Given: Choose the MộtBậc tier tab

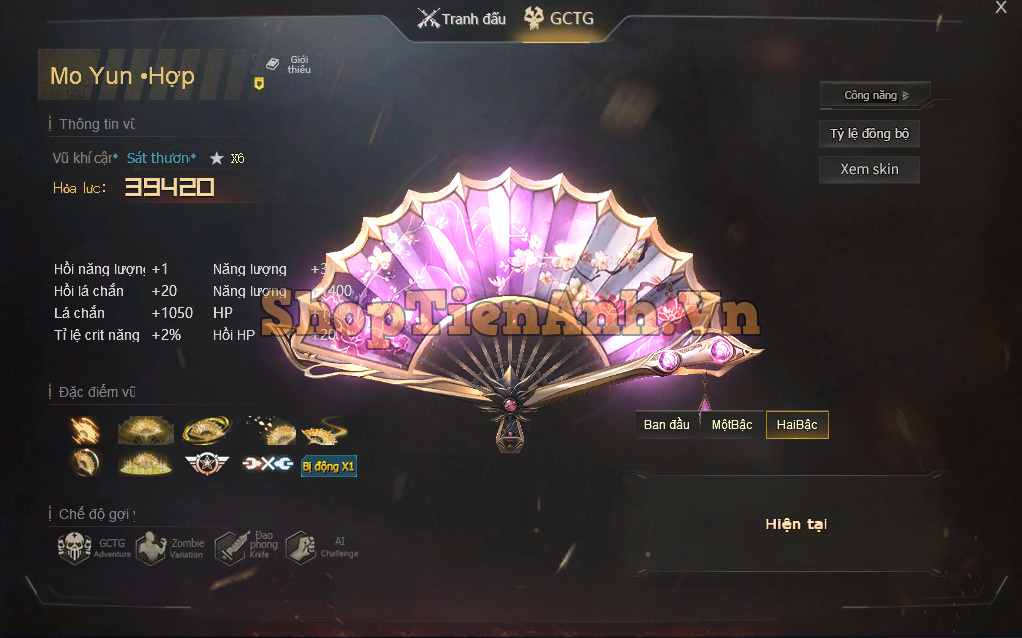Looking at the screenshot, I should [x=732, y=425].
